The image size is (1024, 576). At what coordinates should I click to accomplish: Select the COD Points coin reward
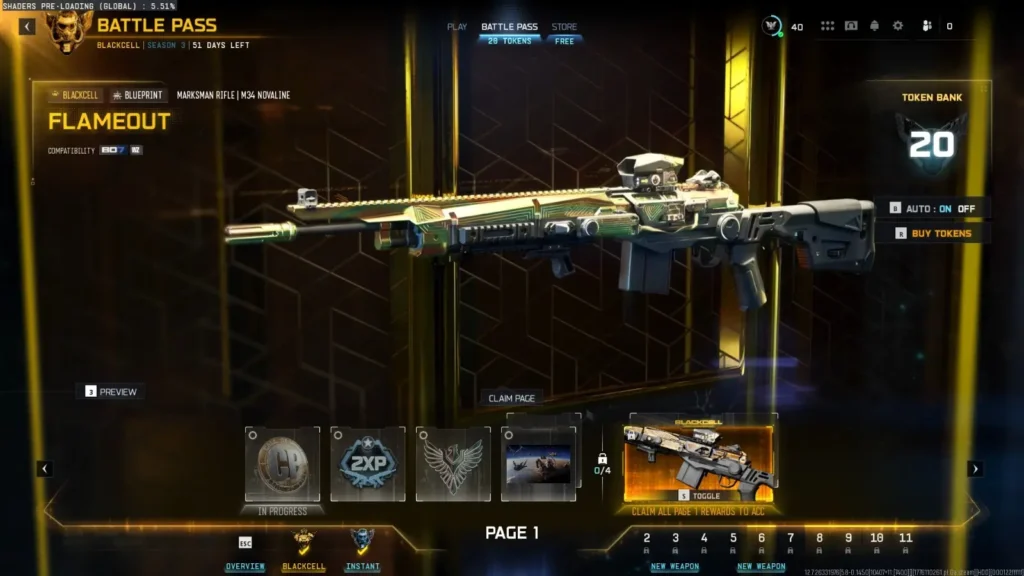282,464
